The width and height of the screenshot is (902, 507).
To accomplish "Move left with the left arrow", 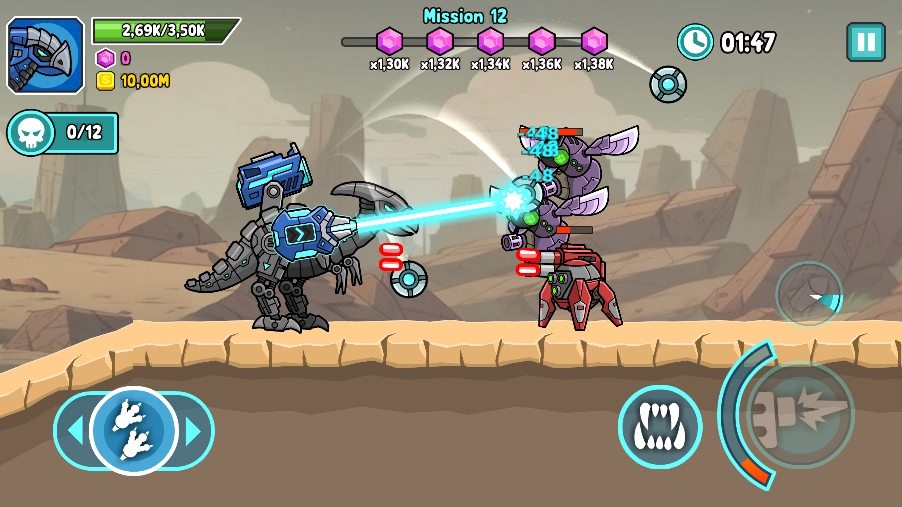I will click(72, 432).
